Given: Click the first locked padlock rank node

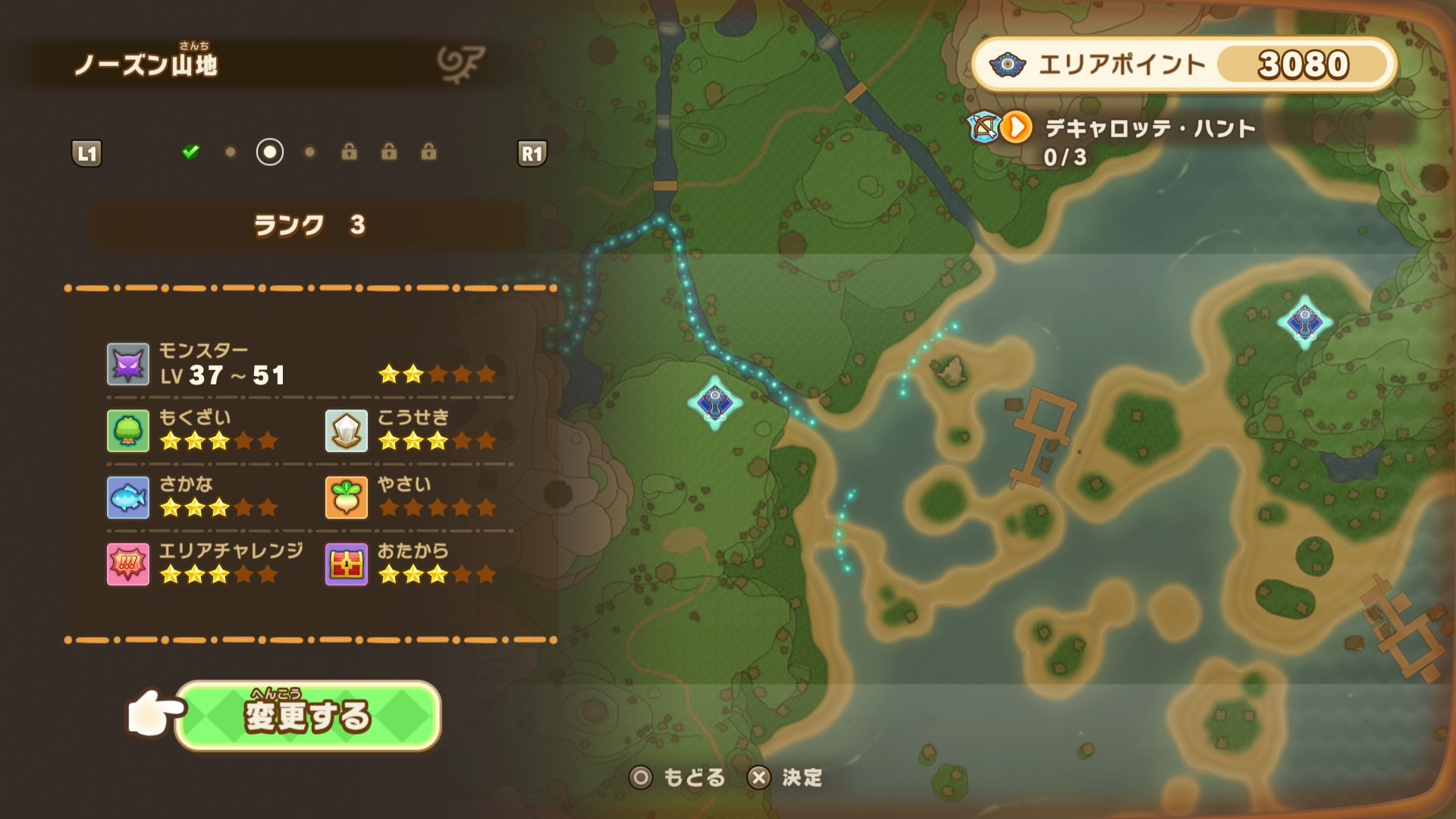Looking at the screenshot, I should pyautogui.click(x=350, y=152).
